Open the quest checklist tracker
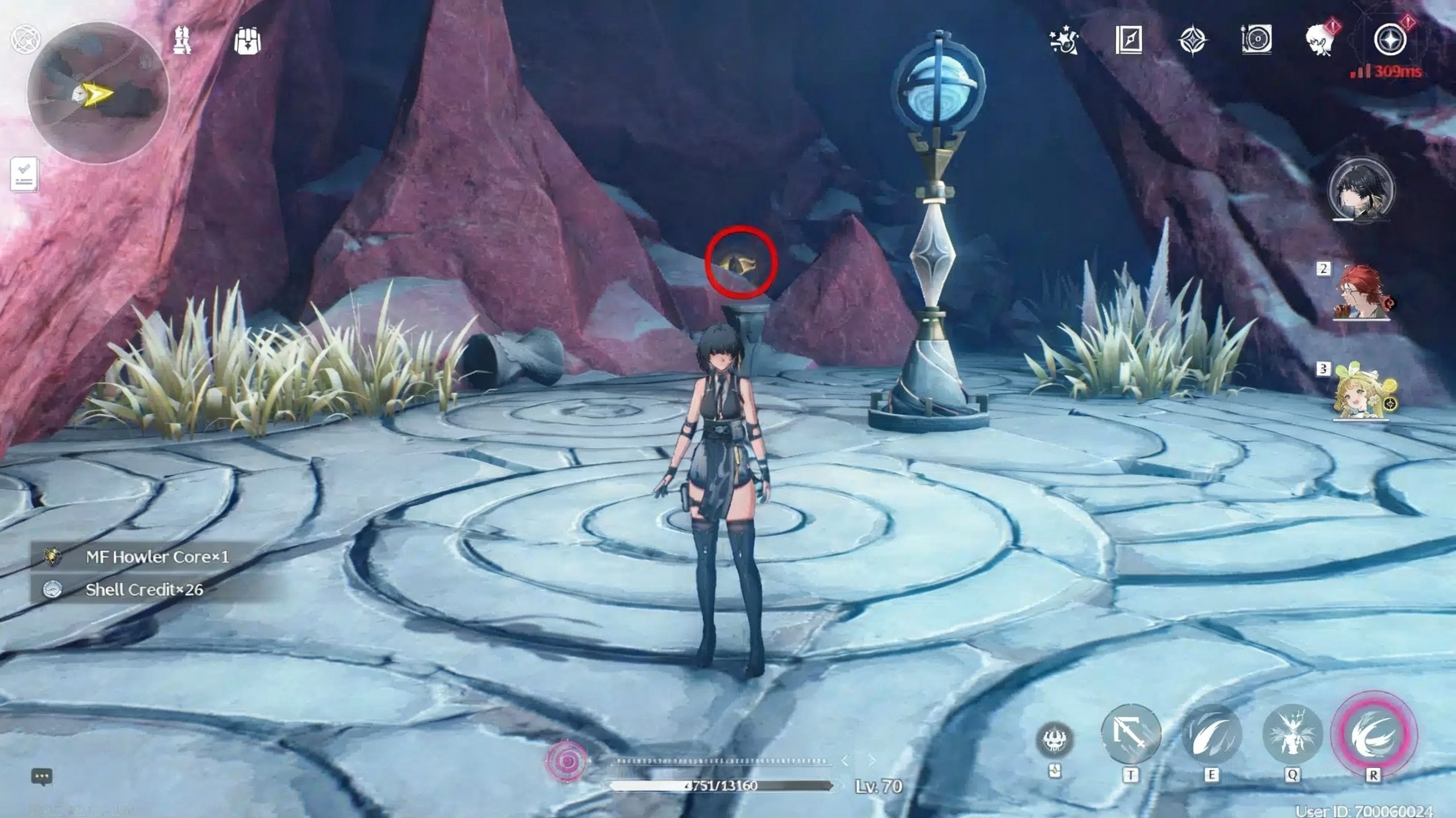The image size is (1456, 818). pos(24,173)
